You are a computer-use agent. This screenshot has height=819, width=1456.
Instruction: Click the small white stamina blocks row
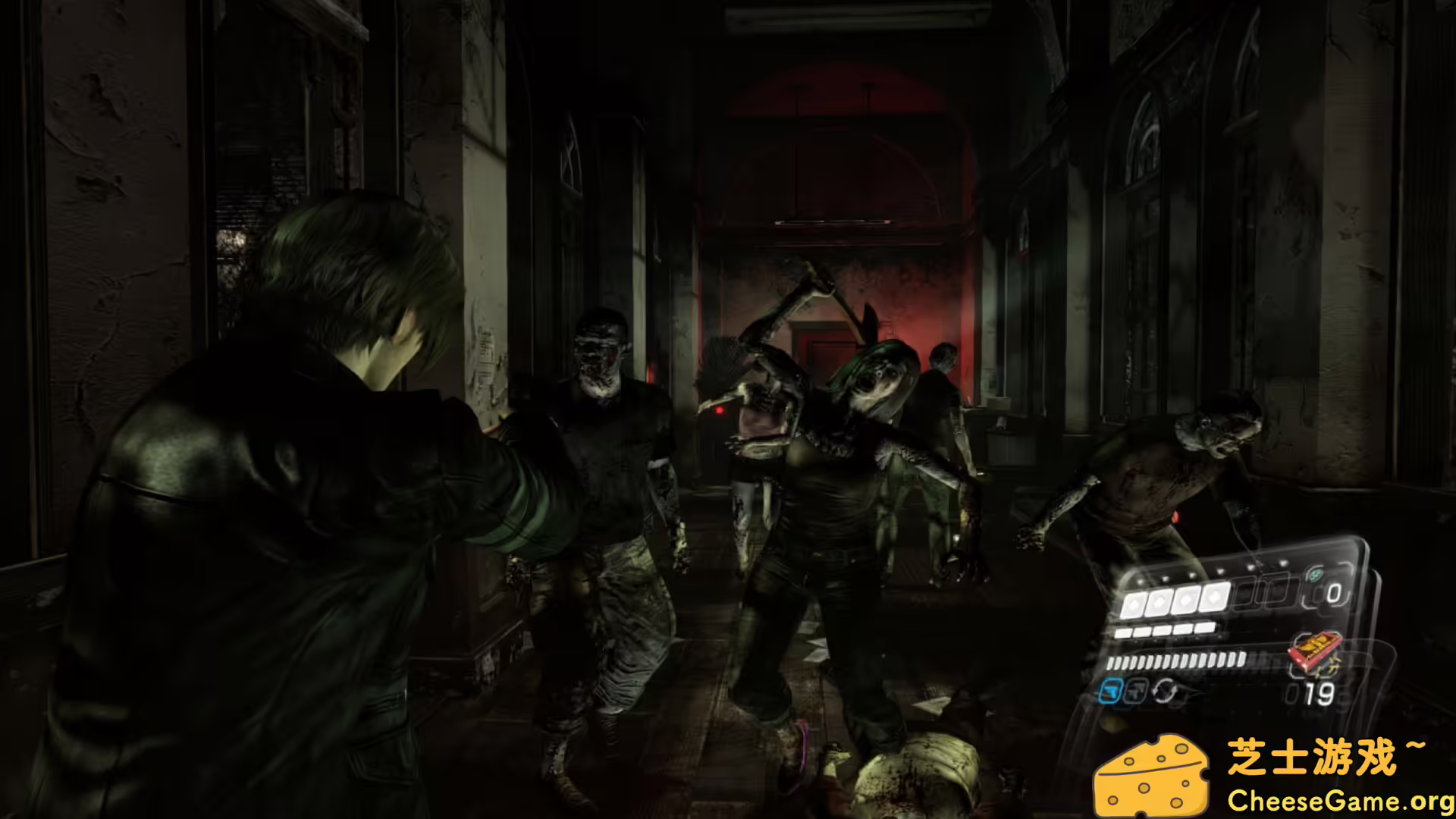[1164, 629]
